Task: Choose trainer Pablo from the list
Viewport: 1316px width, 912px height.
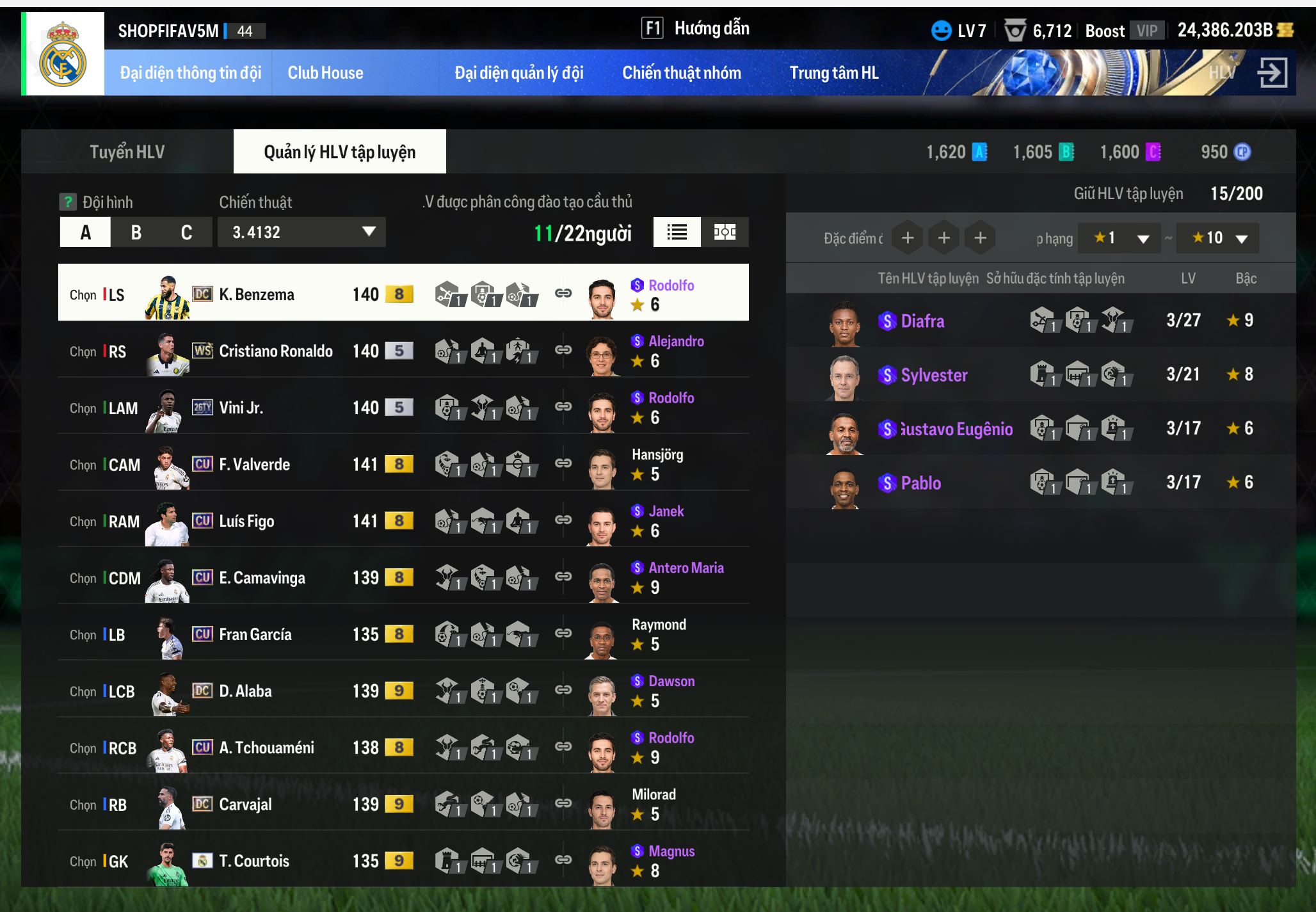Action: (920, 483)
